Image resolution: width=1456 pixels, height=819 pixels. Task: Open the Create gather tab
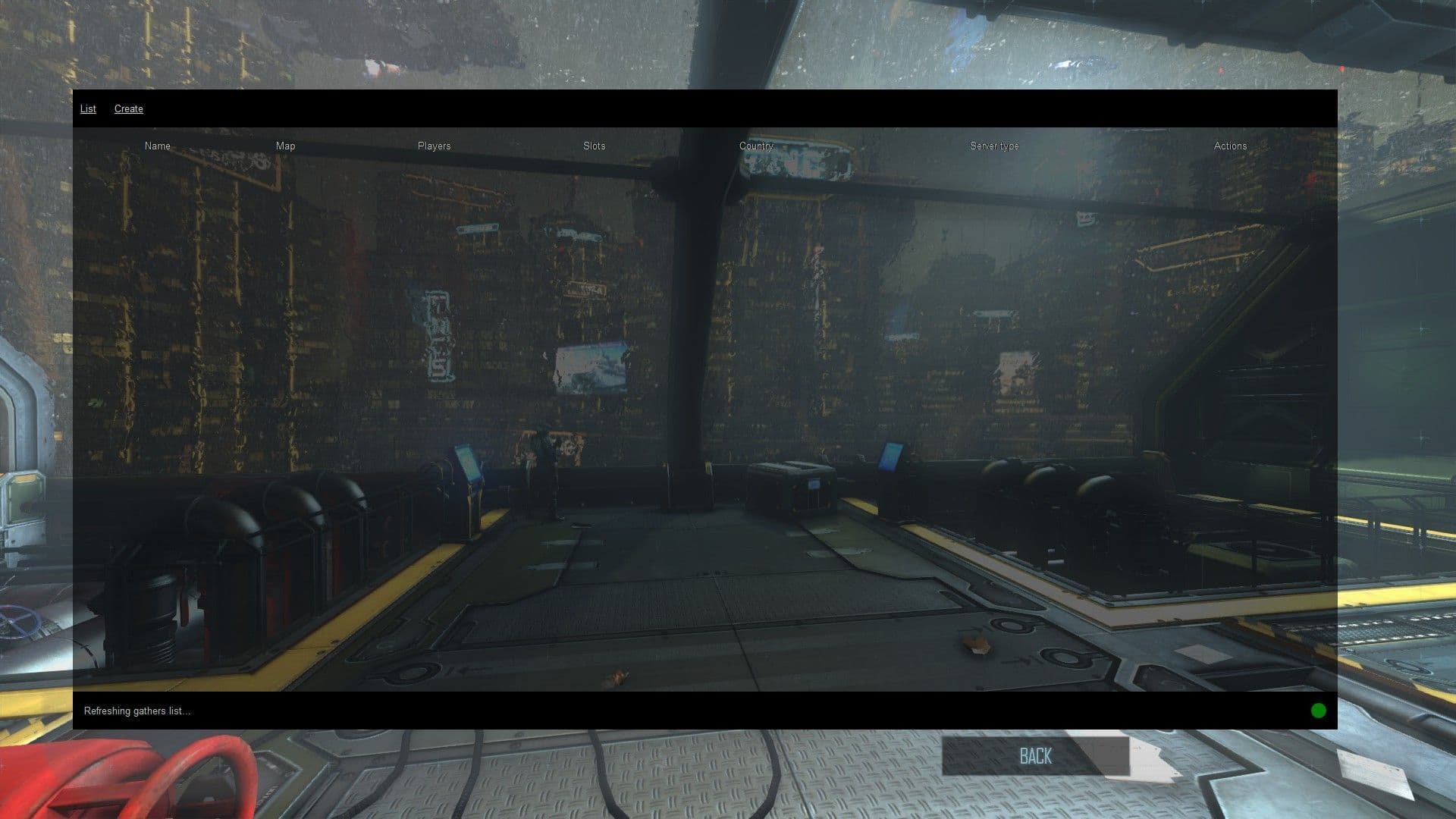(x=129, y=109)
